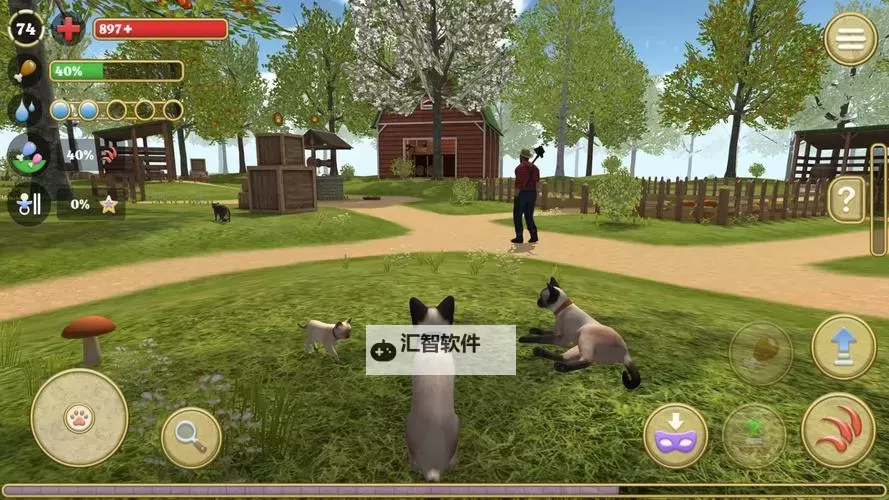
Task: Open the family nest icon
Action: pyautogui.click(x=28, y=155)
